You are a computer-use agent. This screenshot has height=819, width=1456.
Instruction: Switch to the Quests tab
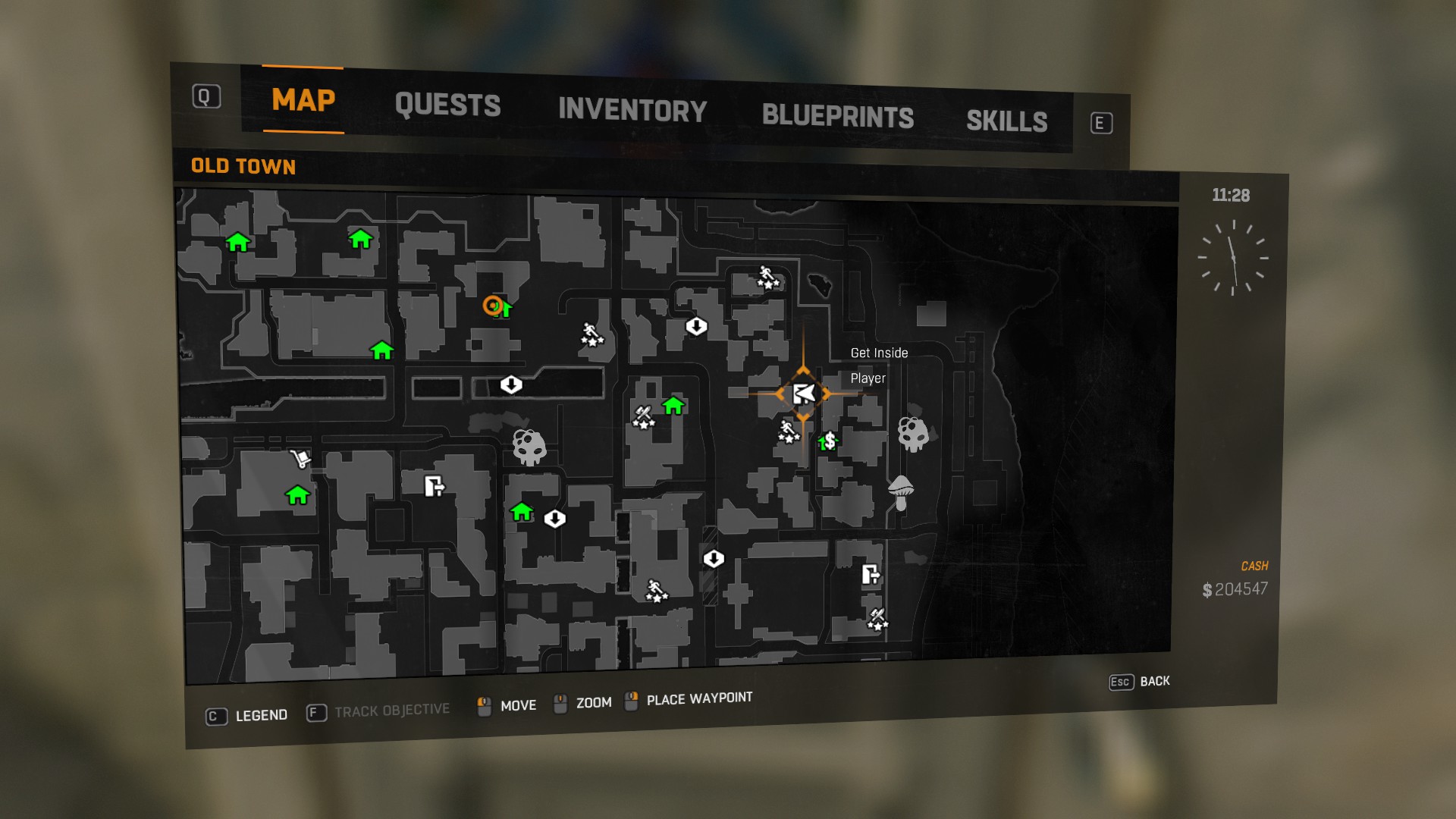pos(447,105)
